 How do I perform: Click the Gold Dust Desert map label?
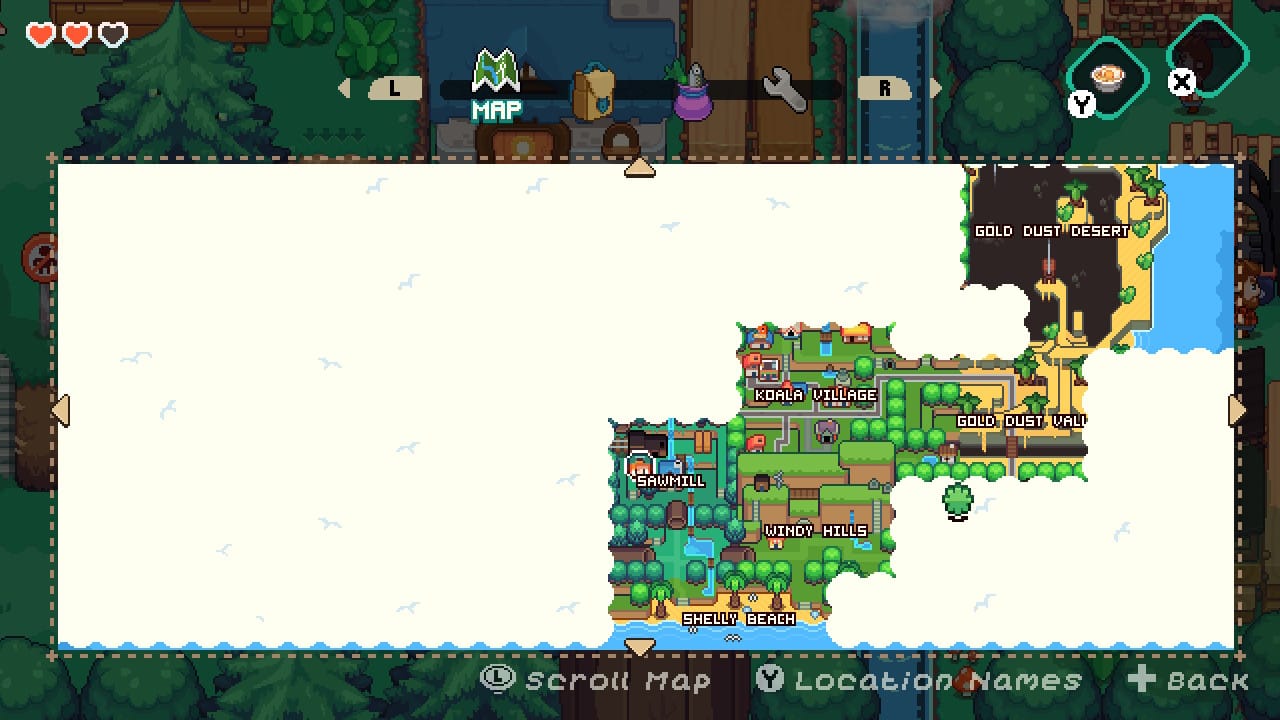[1050, 230]
